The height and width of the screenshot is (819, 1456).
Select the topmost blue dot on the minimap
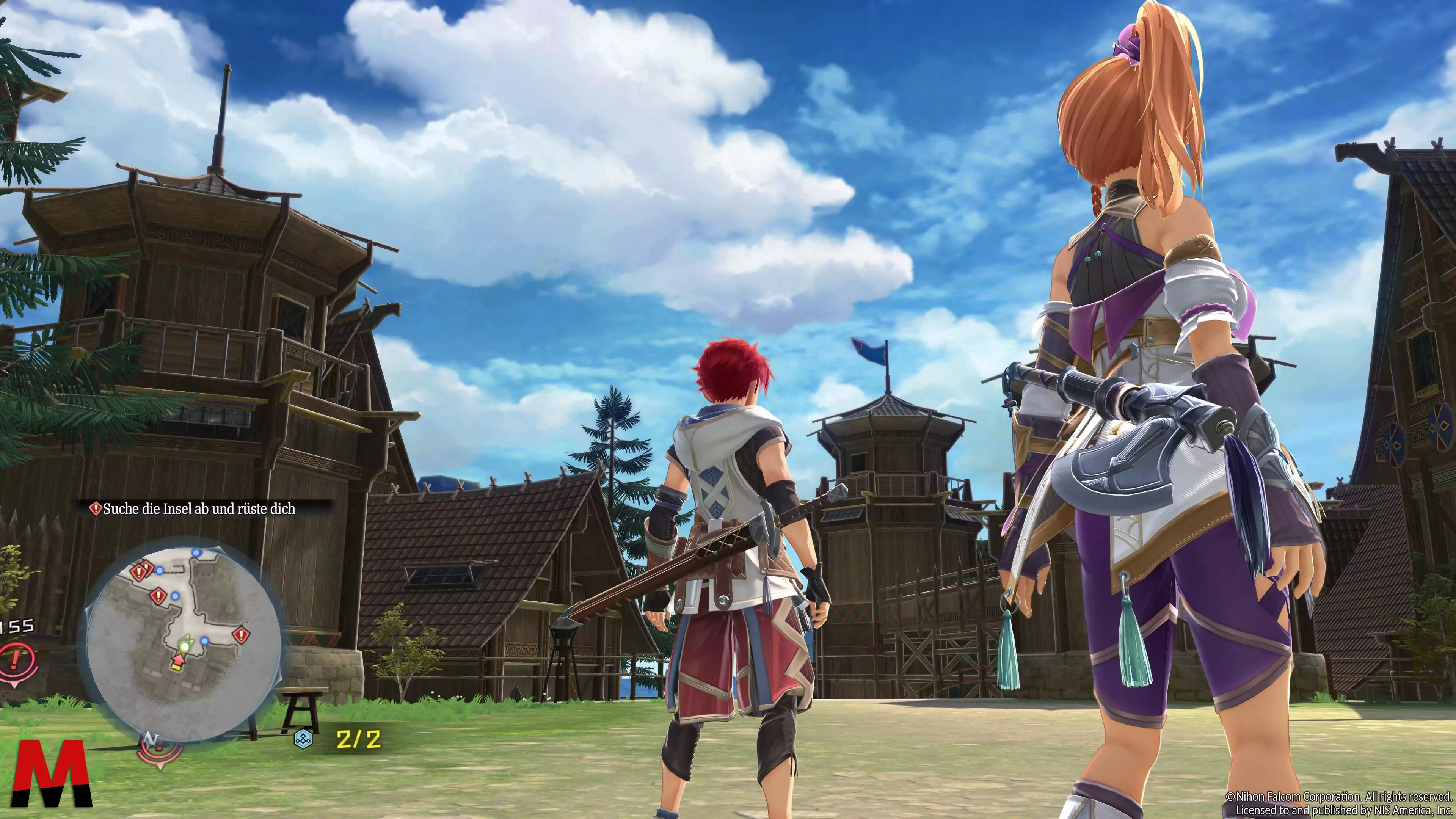pos(196,552)
